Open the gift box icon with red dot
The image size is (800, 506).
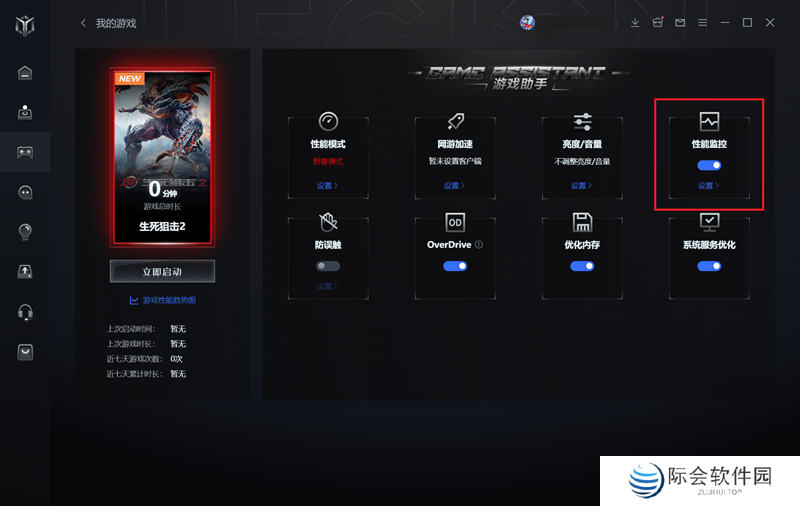click(658, 23)
